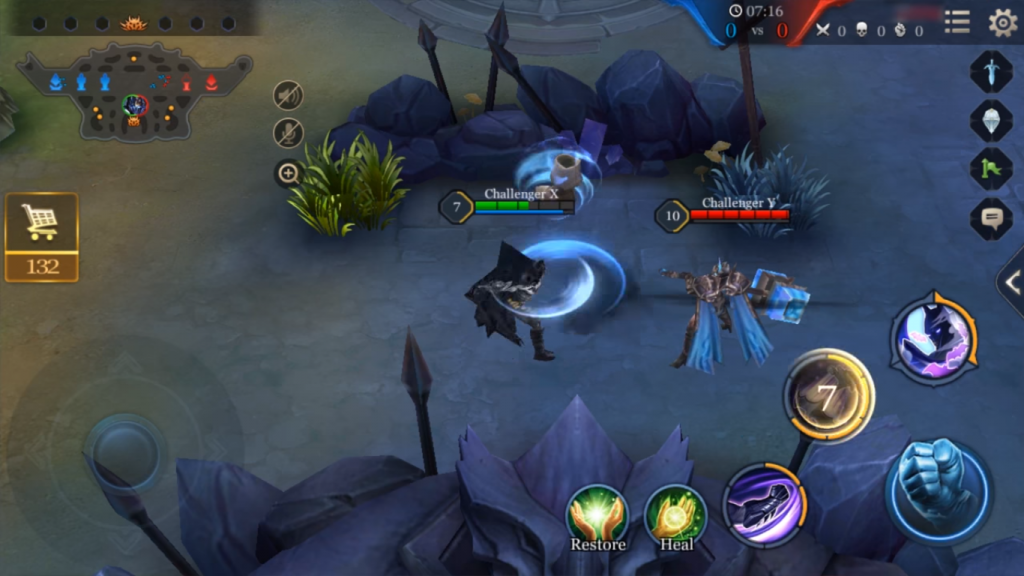This screenshot has height=576, width=1024.
Task: Cast the Heal spell
Action: (x=676, y=517)
